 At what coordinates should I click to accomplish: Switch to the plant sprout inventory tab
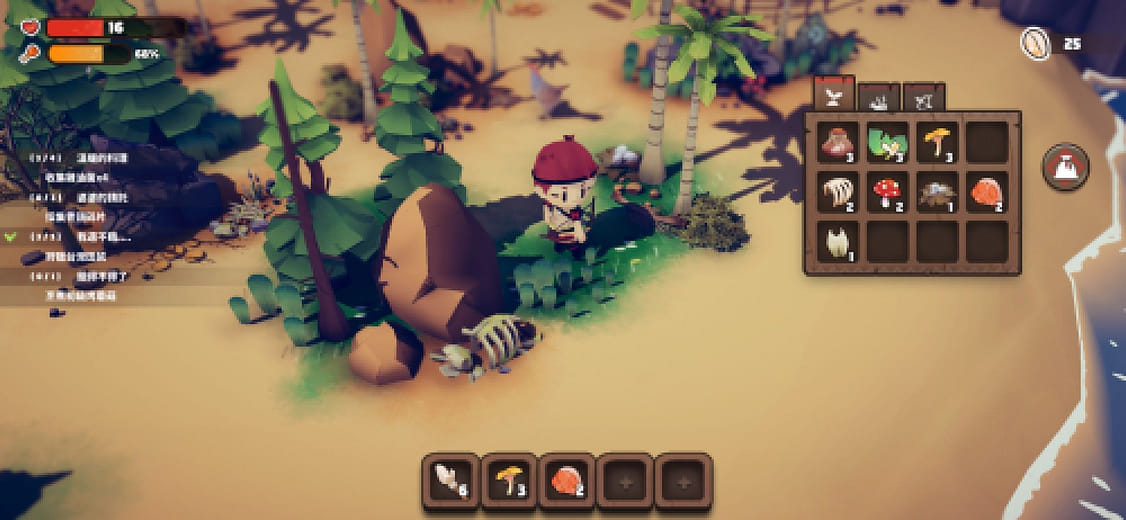832,96
